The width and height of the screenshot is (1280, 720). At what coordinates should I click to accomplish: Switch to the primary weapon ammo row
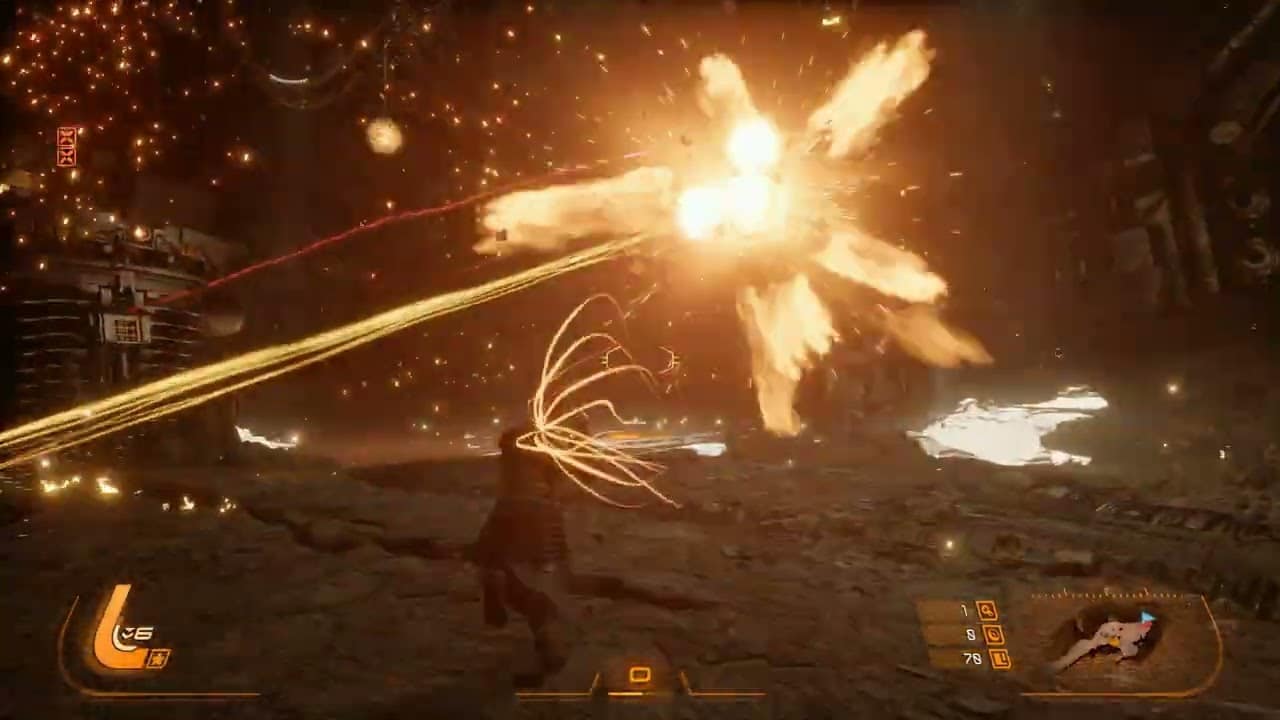pos(985,659)
